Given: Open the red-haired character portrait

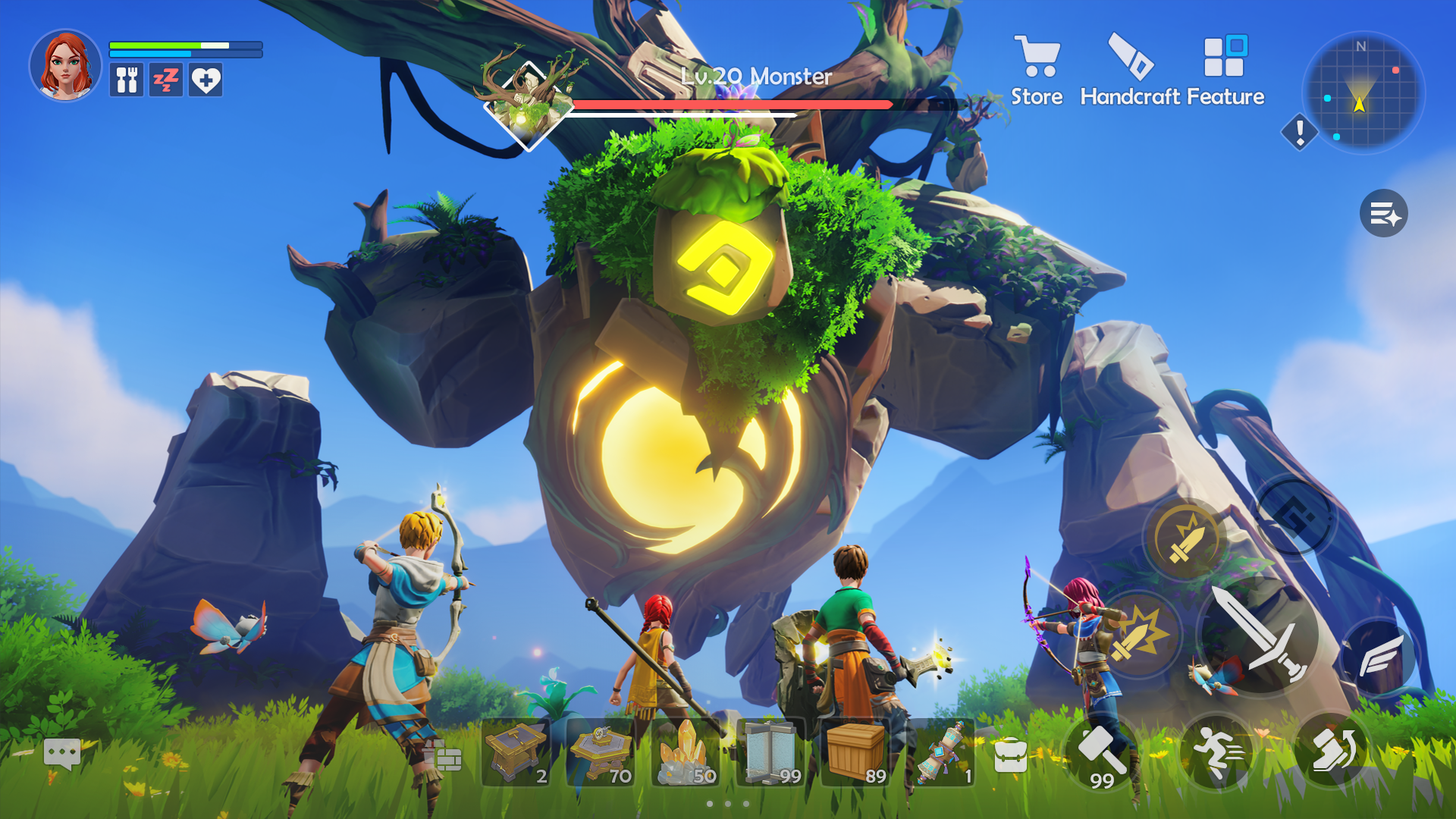Looking at the screenshot, I should tap(66, 66).
